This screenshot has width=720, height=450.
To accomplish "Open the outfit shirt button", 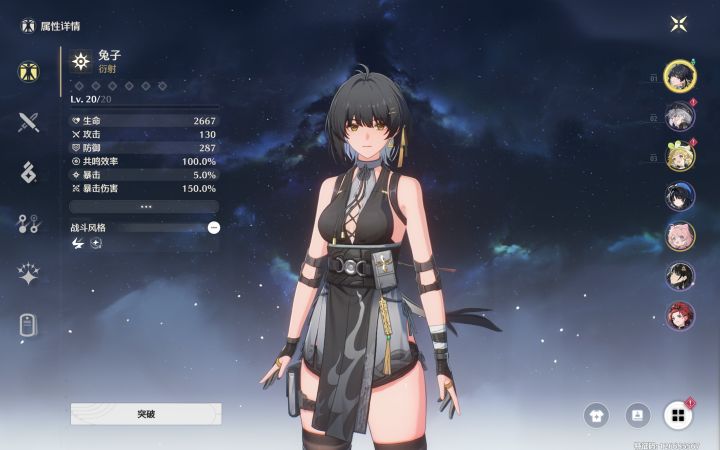I will click(597, 414).
